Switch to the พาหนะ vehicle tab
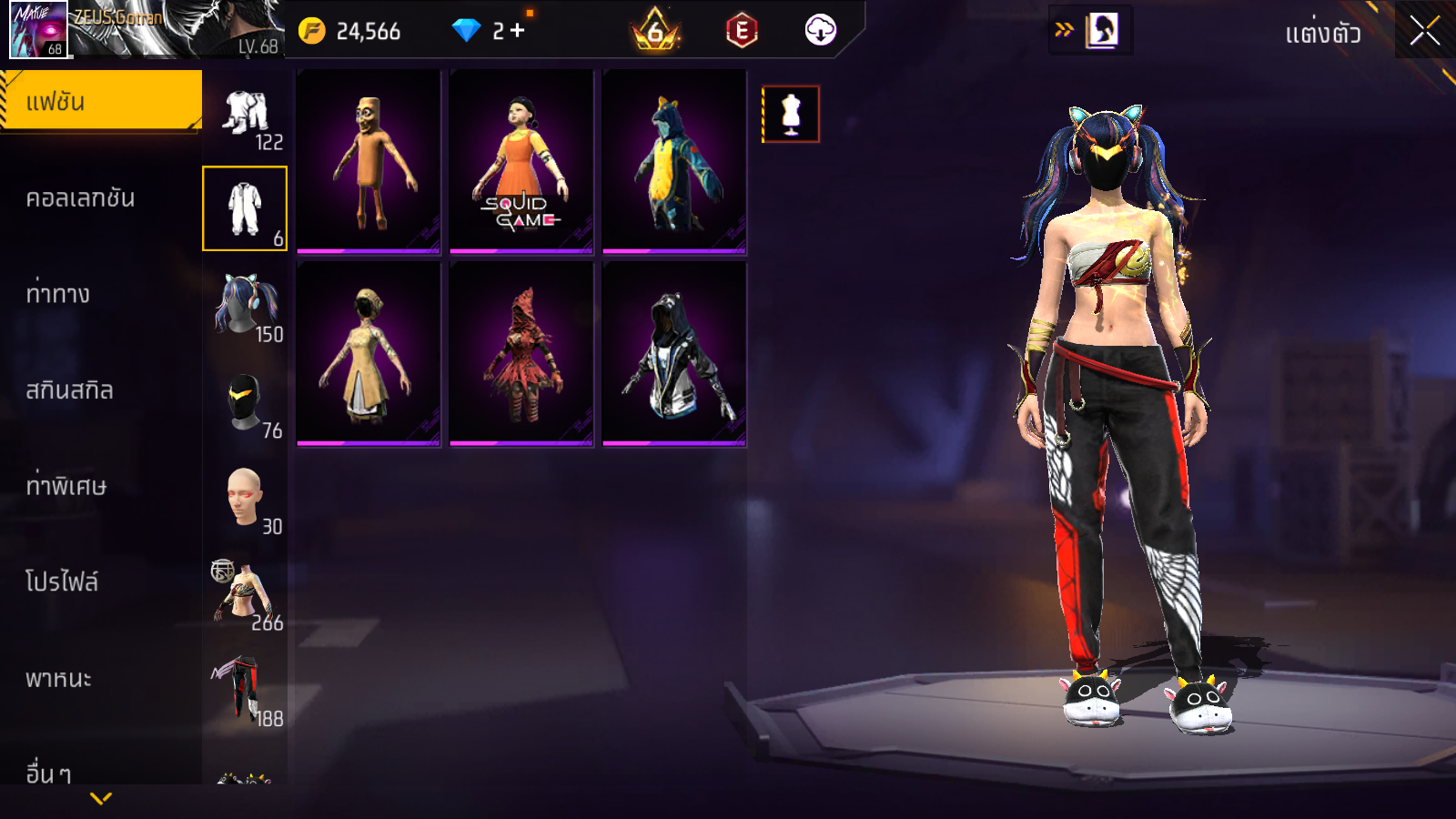 click(58, 679)
